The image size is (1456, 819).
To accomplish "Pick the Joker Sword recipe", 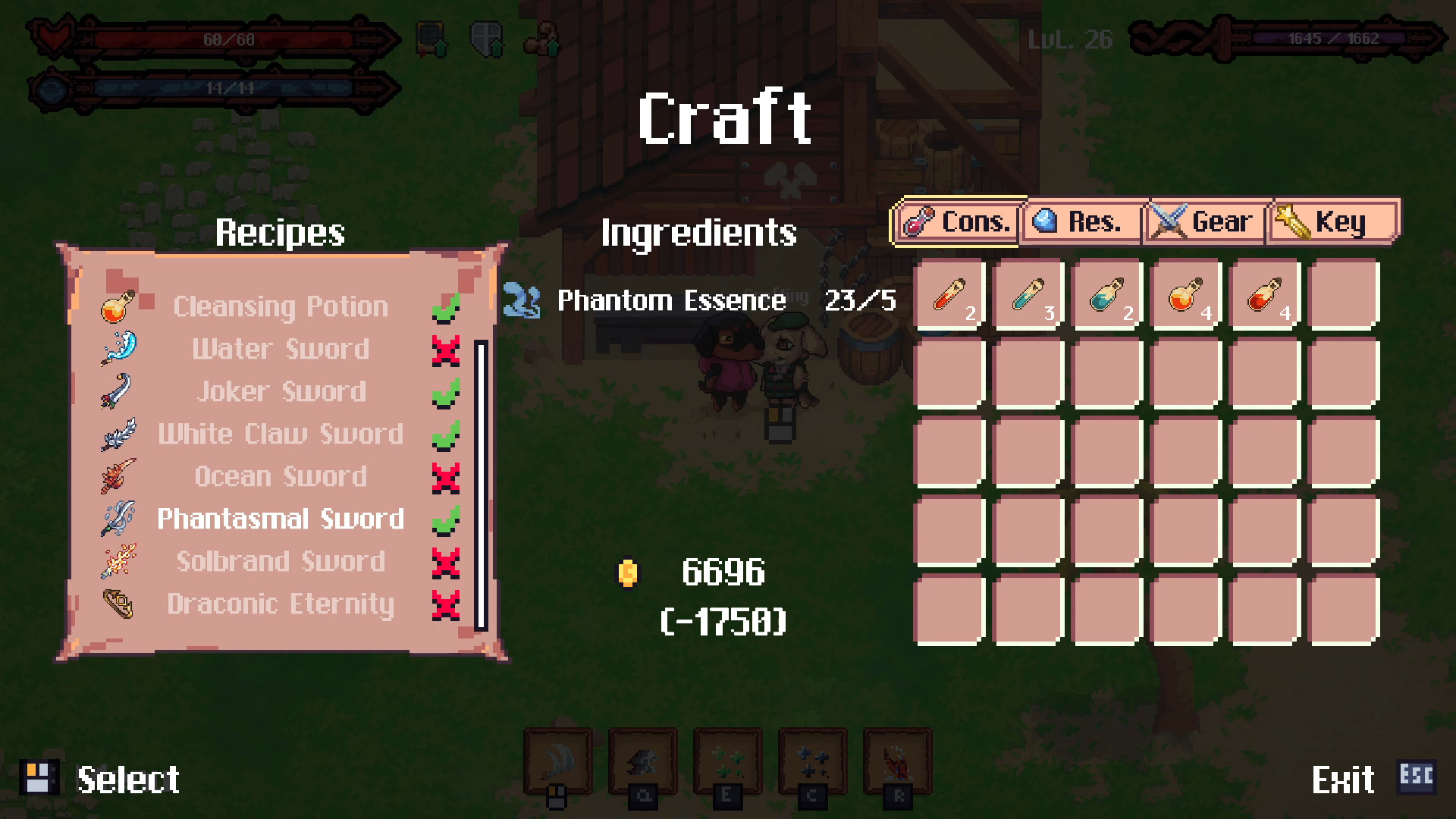I will 281,391.
